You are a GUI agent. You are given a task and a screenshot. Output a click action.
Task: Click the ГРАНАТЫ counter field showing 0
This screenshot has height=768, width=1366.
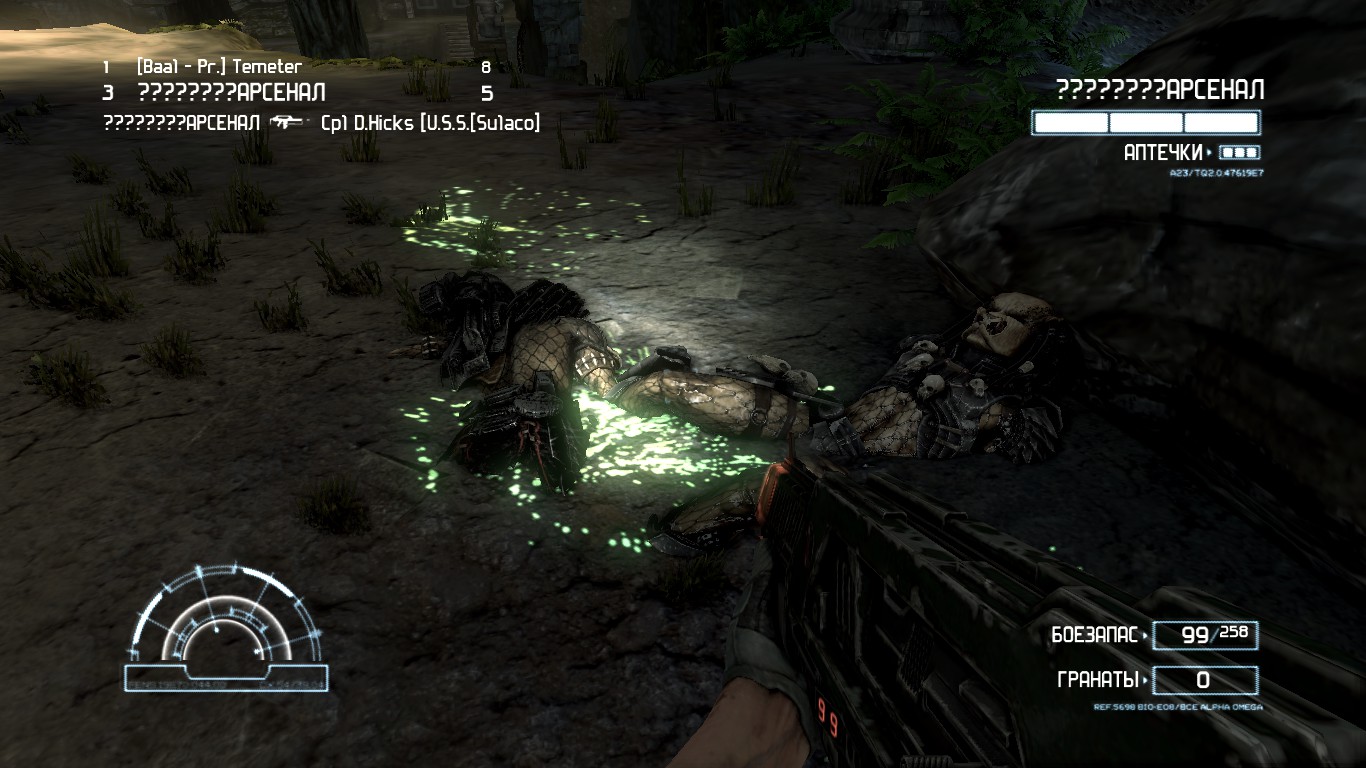(x=1205, y=679)
